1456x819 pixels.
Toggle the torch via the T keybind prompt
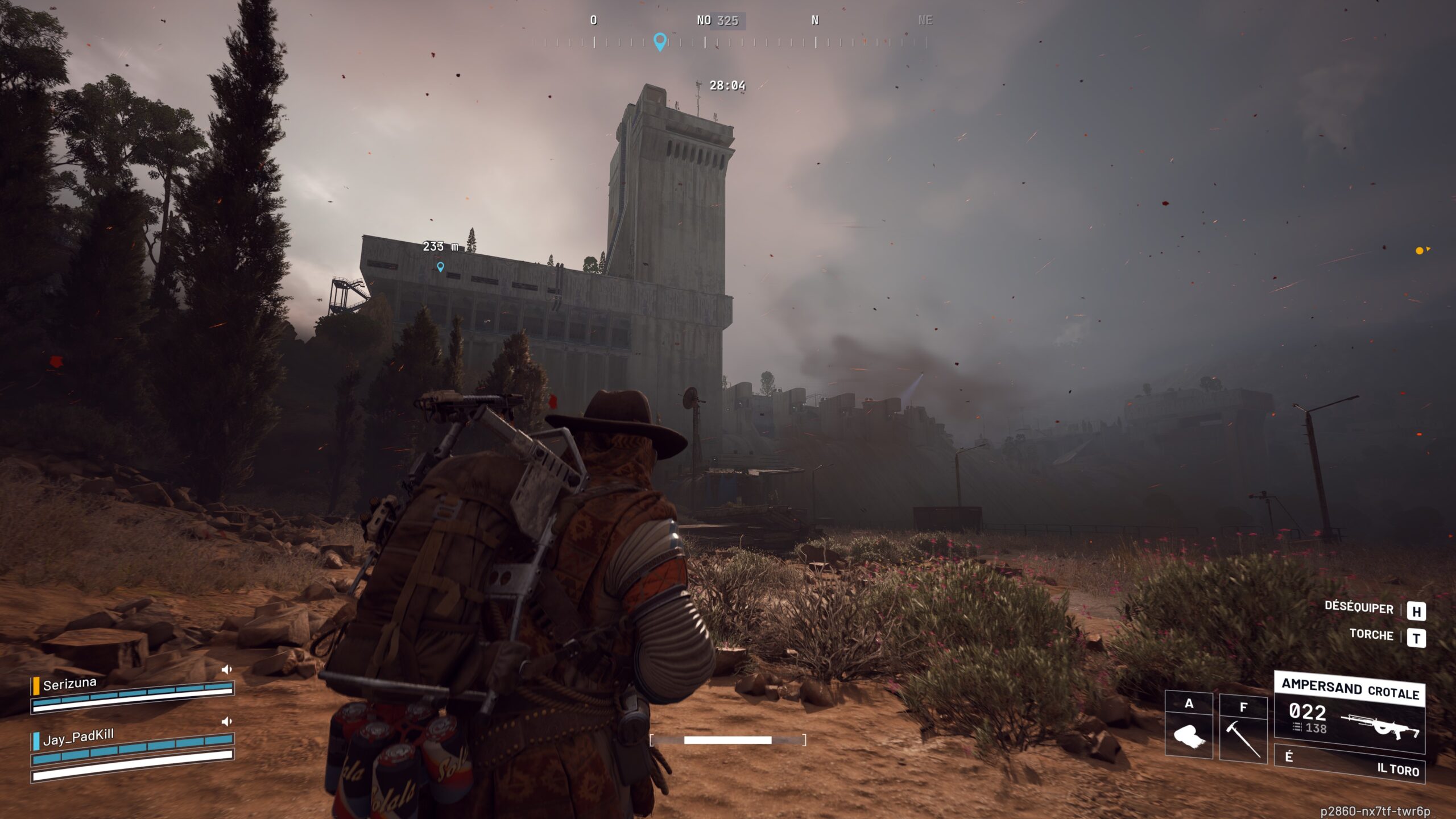[x=1416, y=636]
